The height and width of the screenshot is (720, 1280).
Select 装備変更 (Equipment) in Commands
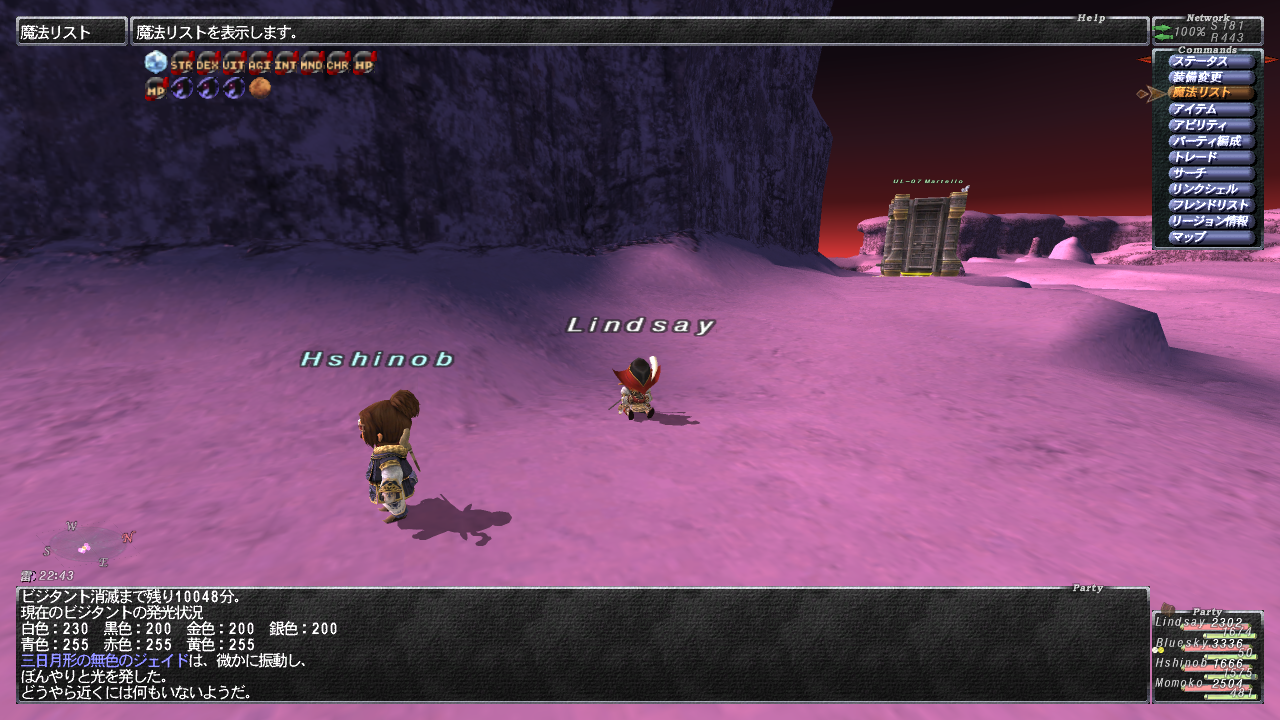(1211, 77)
